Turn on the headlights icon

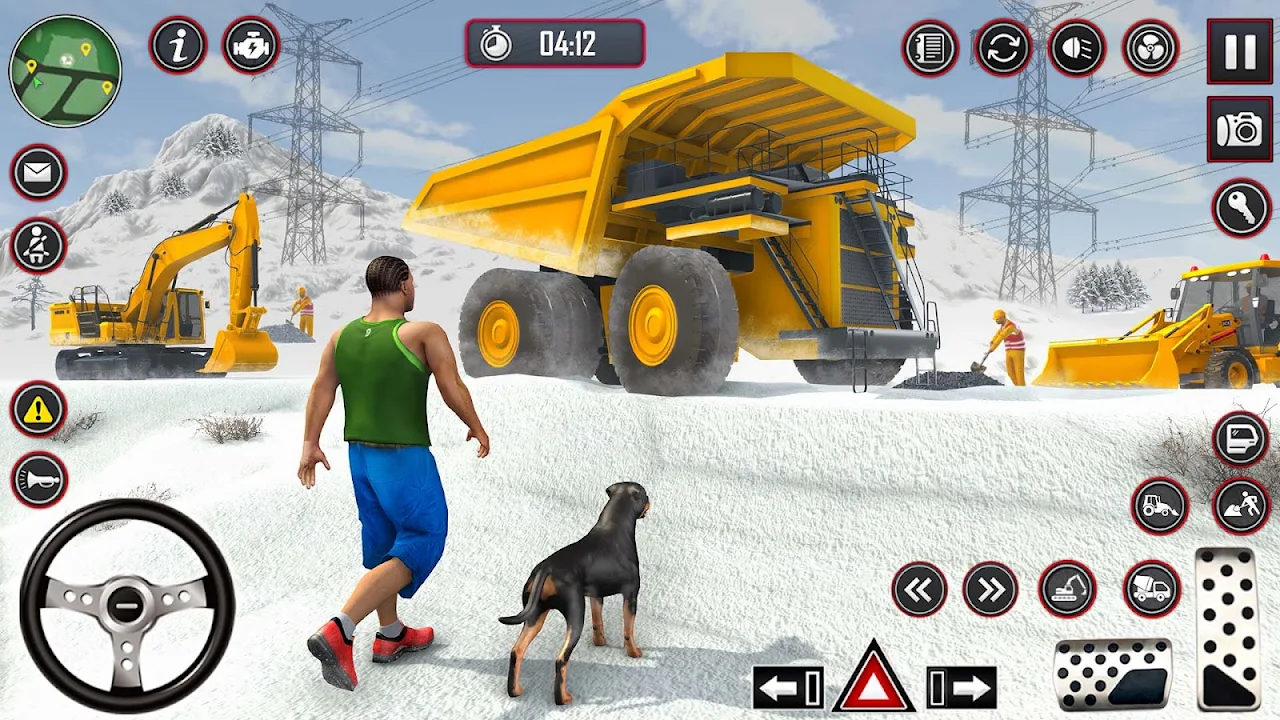[x=1077, y=48]
